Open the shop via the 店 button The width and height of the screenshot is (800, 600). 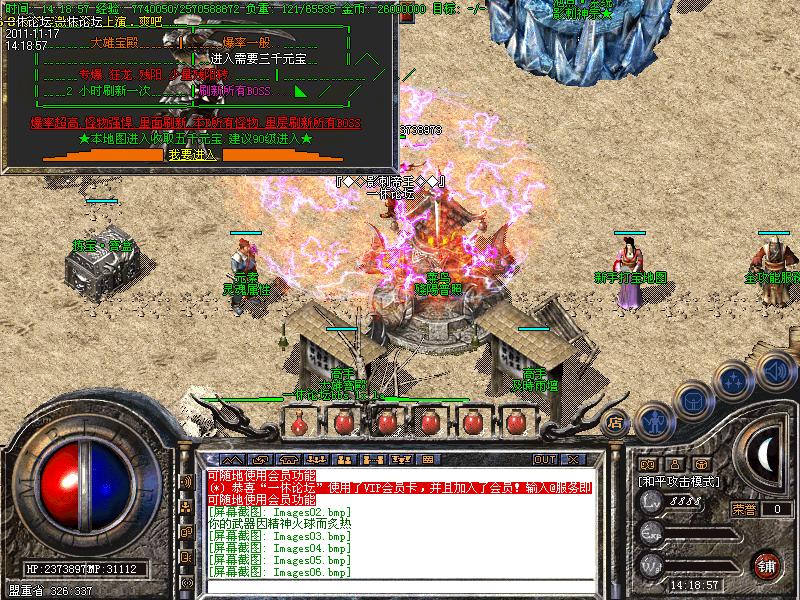pos(616,422)
